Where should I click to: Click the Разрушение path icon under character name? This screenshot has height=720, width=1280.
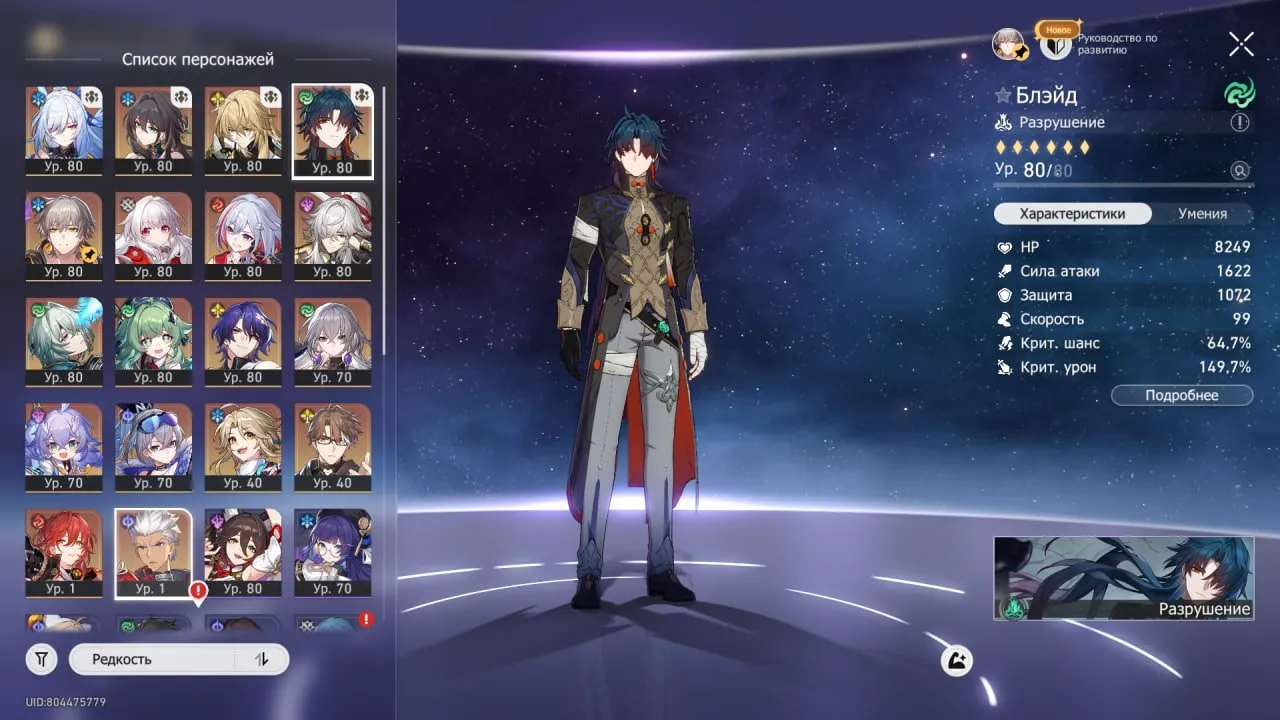click(x=1003, y=122)
